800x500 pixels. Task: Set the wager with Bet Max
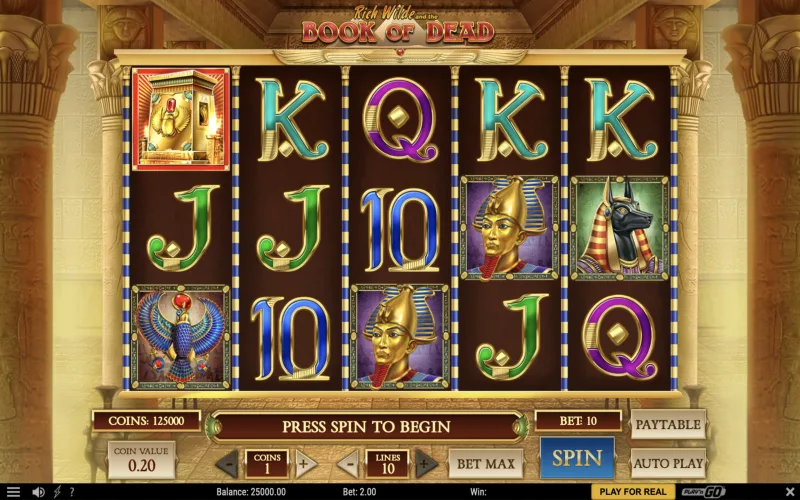tap(485, 464)
